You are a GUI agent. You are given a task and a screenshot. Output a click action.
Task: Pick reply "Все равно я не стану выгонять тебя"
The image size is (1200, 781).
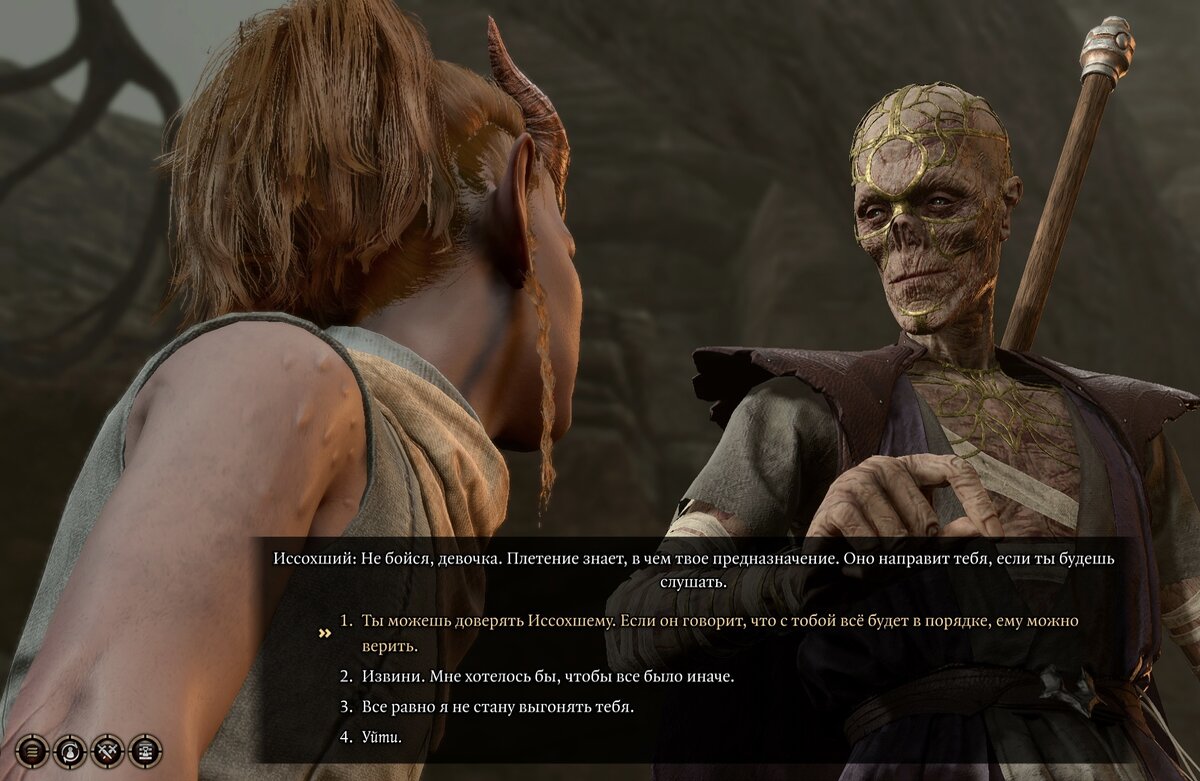point(497,707)
